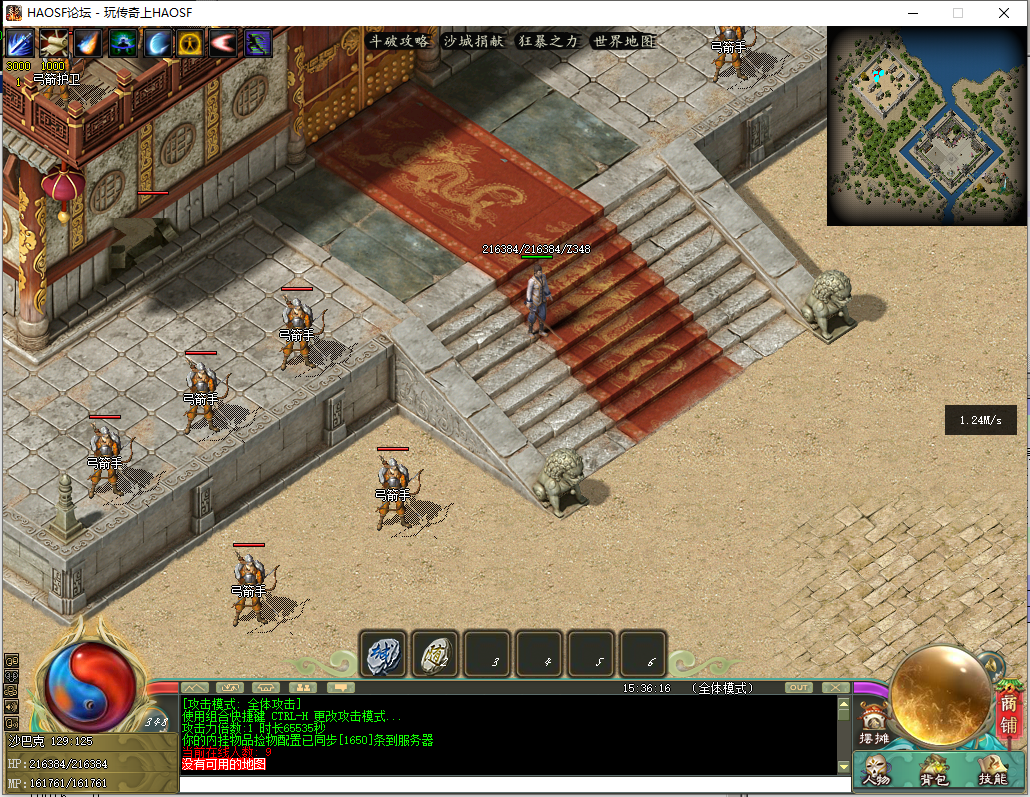This screenshot has height=797, width=1030.
Task: Activate the blue sword slash skill icon
Action: [x=22, y=43]
